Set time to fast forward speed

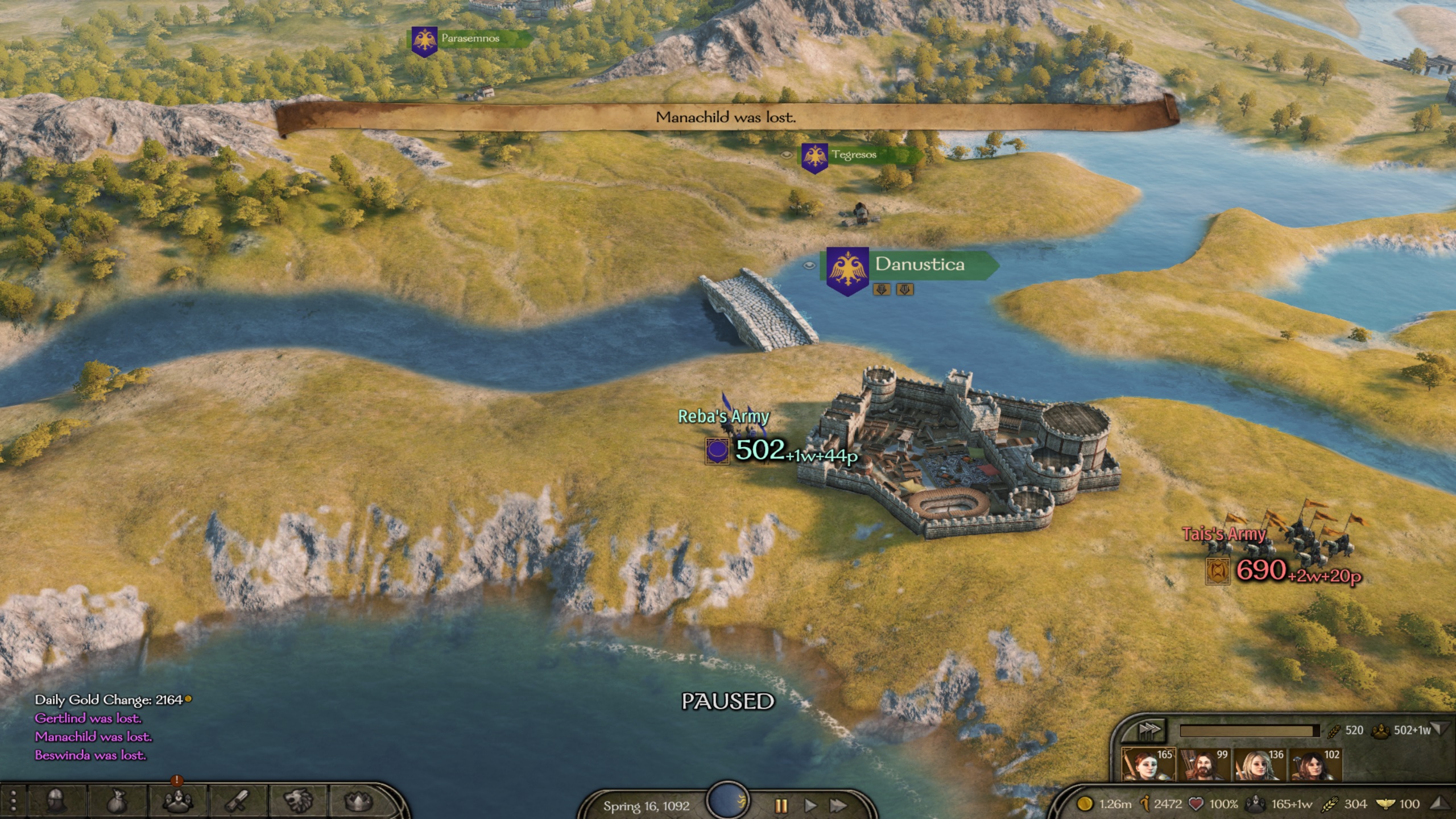point(837,805)
